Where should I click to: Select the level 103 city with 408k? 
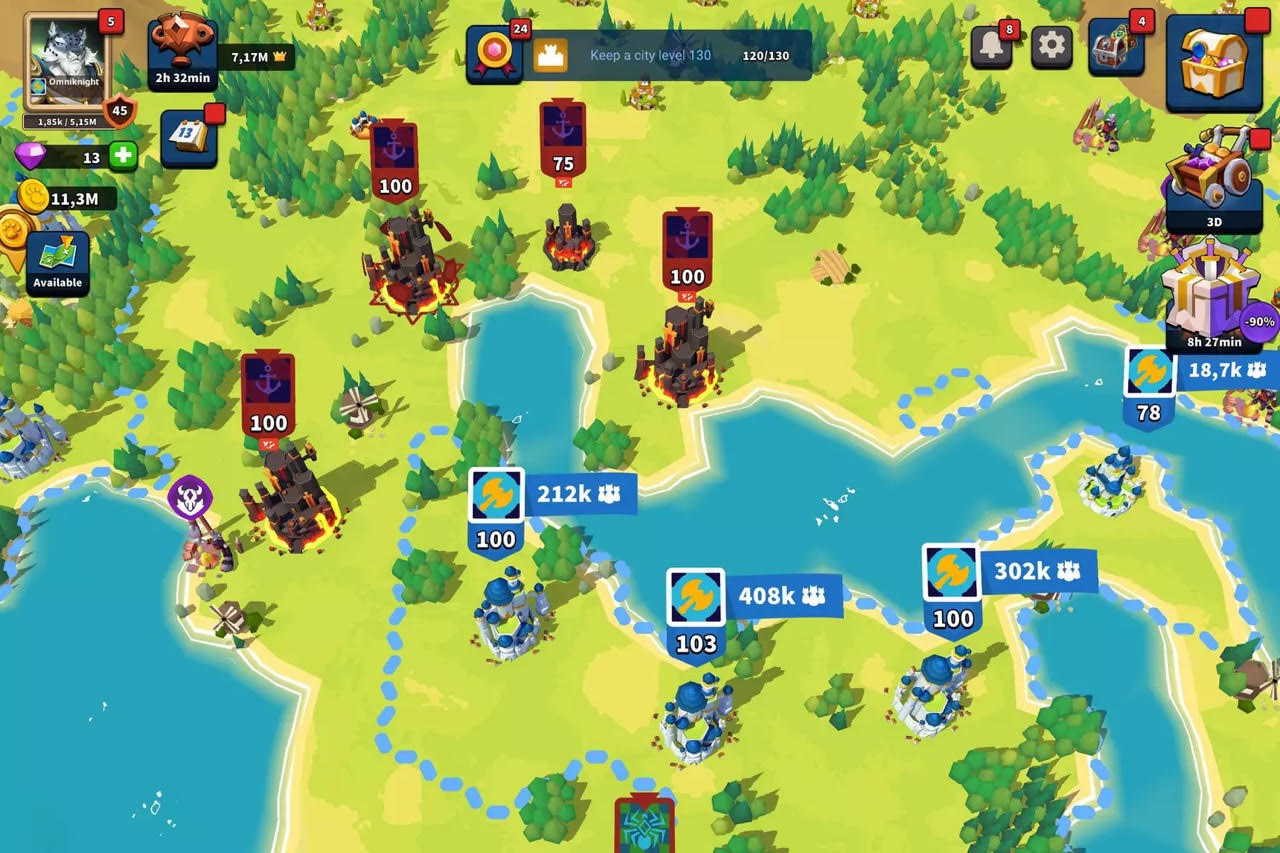696,612
